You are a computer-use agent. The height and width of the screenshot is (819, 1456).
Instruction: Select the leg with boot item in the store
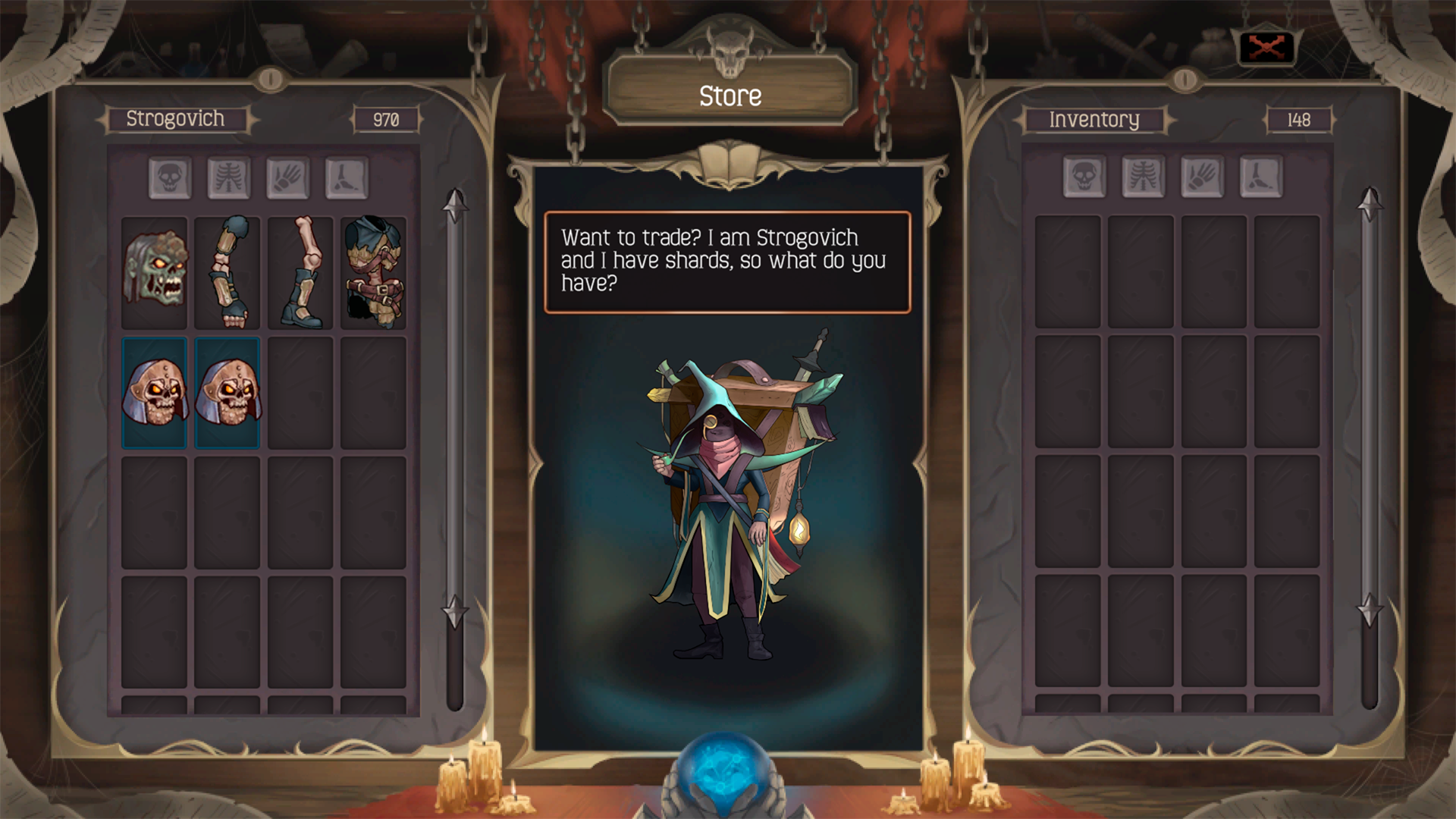[x=301, y=271]
